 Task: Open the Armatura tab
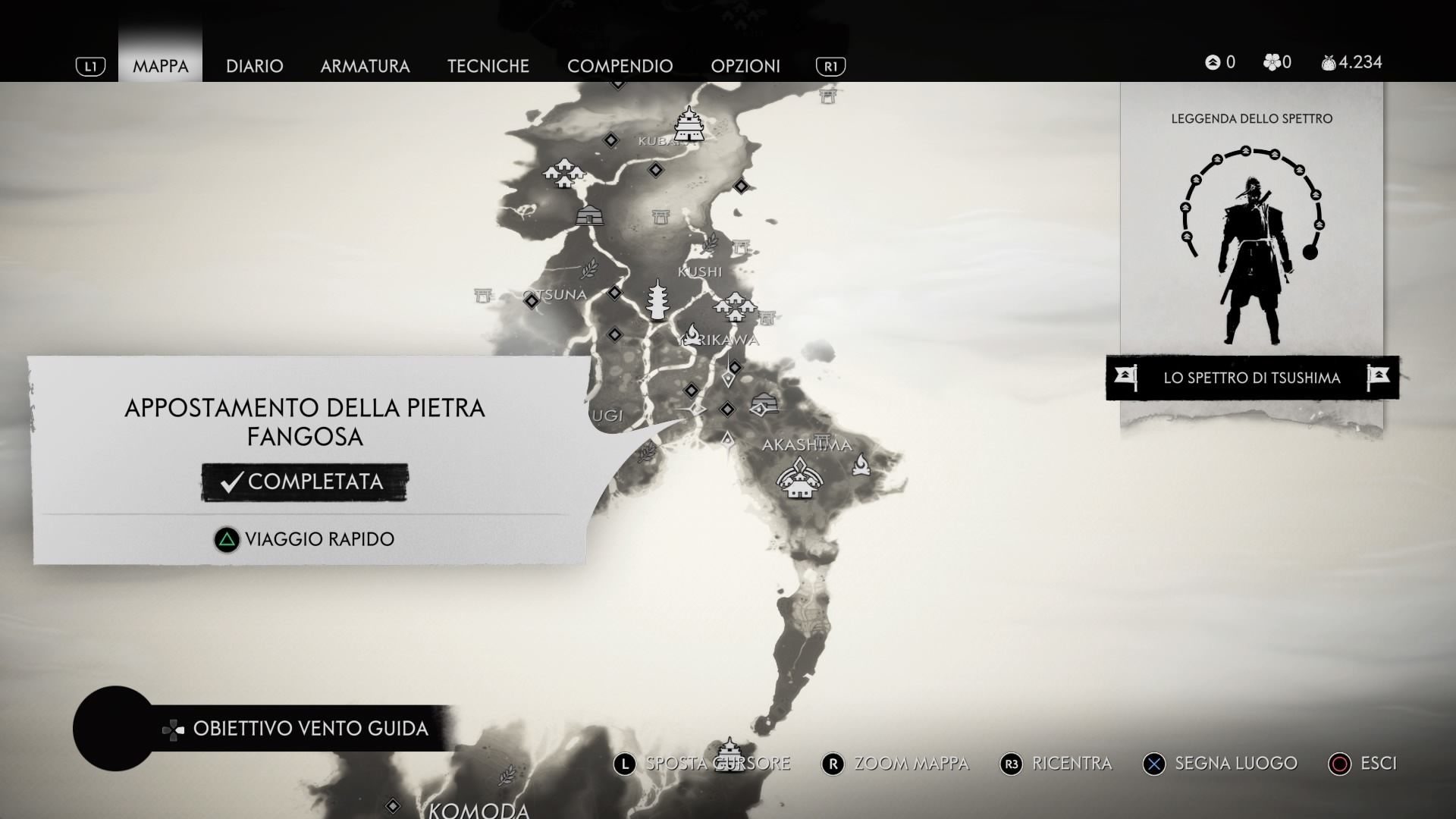pos(365,66)
